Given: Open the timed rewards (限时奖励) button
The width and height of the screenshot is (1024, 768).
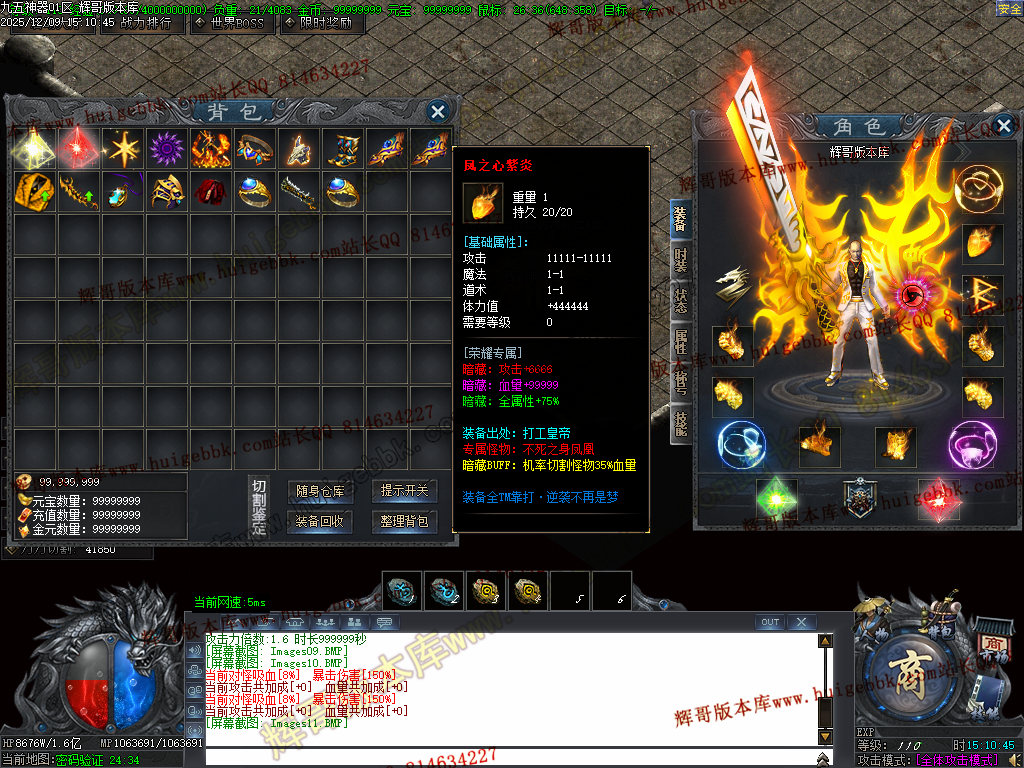Looking at the screenshot, I should 320,22.
